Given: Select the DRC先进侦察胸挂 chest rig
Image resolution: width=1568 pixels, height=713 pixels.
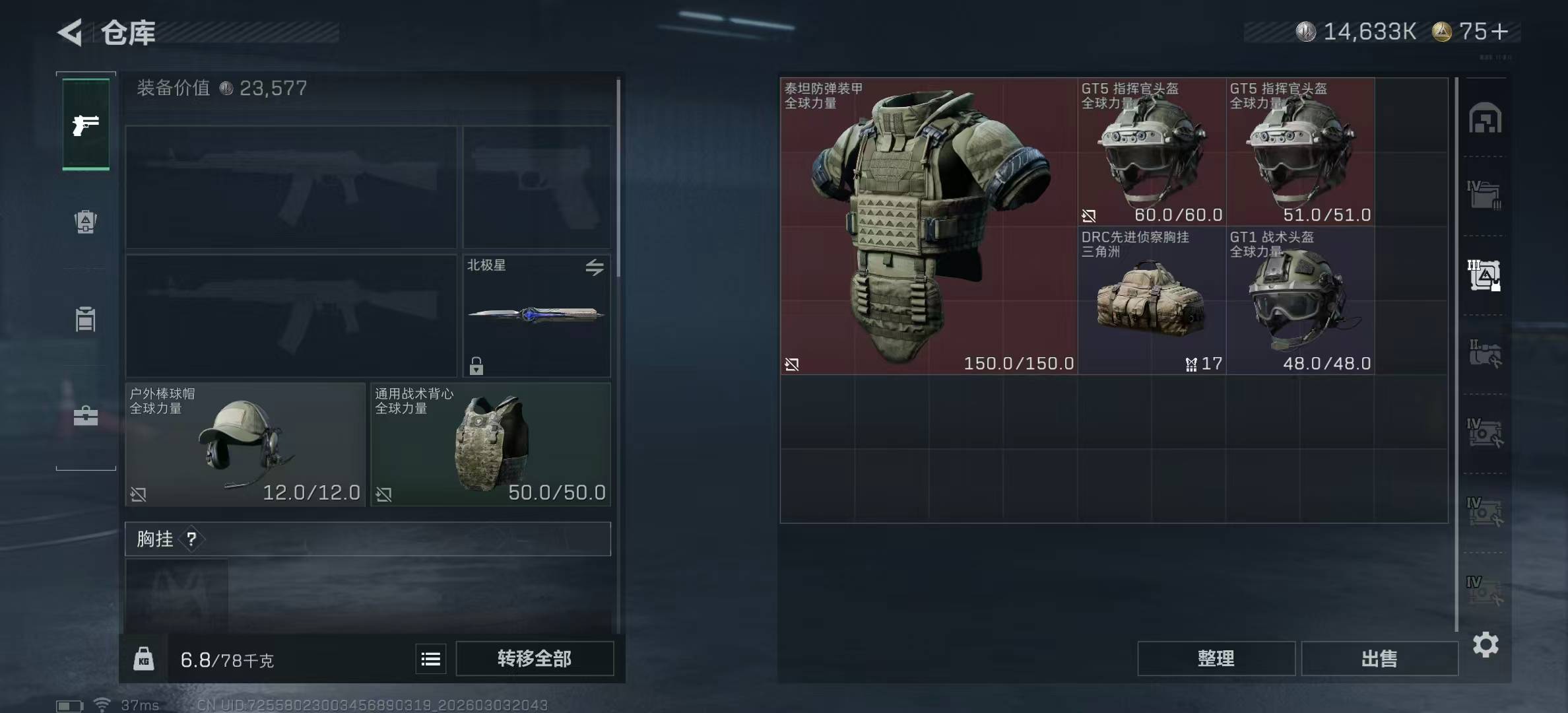Looking at the screenshot, I should (x=1152, y=301).
